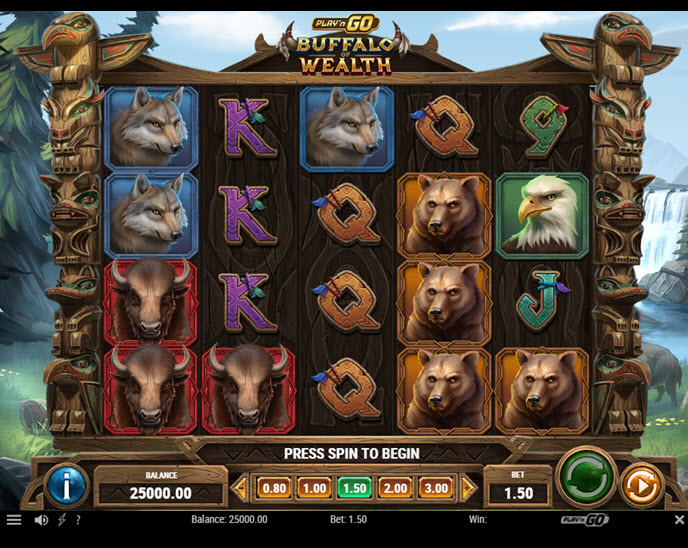Choose the 1.00 bet value

pos(314,488)
